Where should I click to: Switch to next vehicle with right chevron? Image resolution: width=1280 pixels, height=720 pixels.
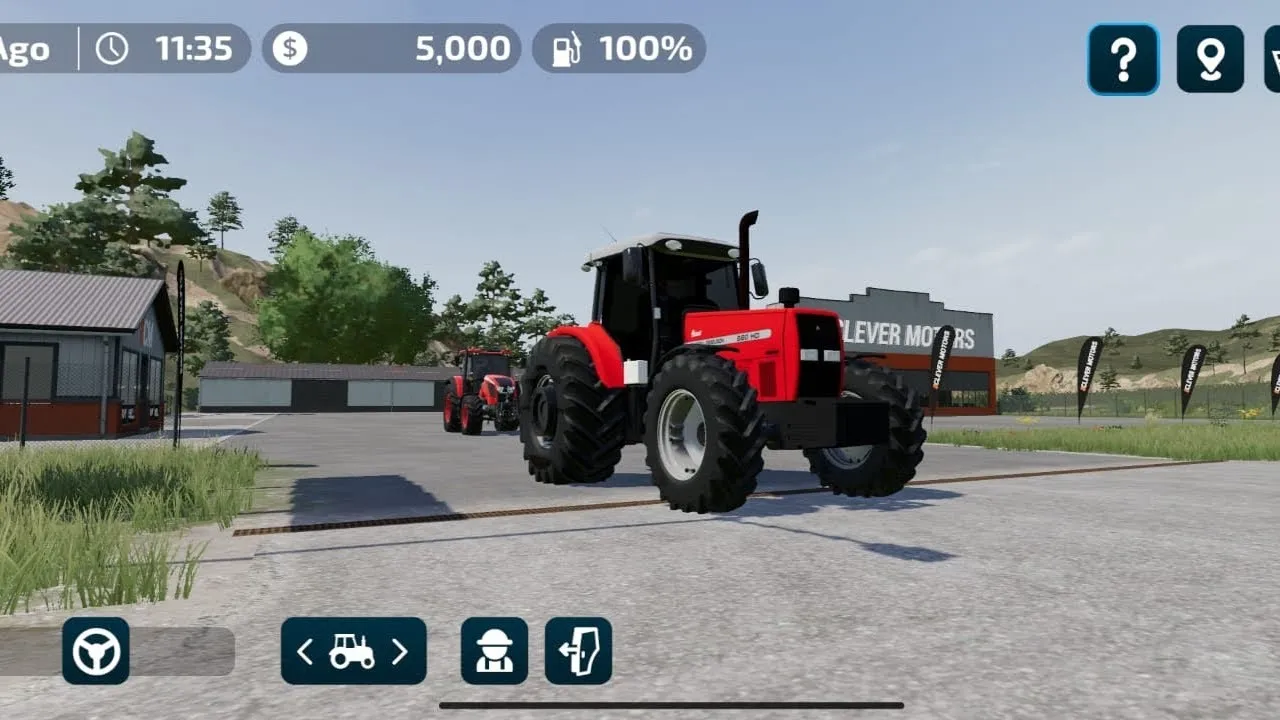402,650
